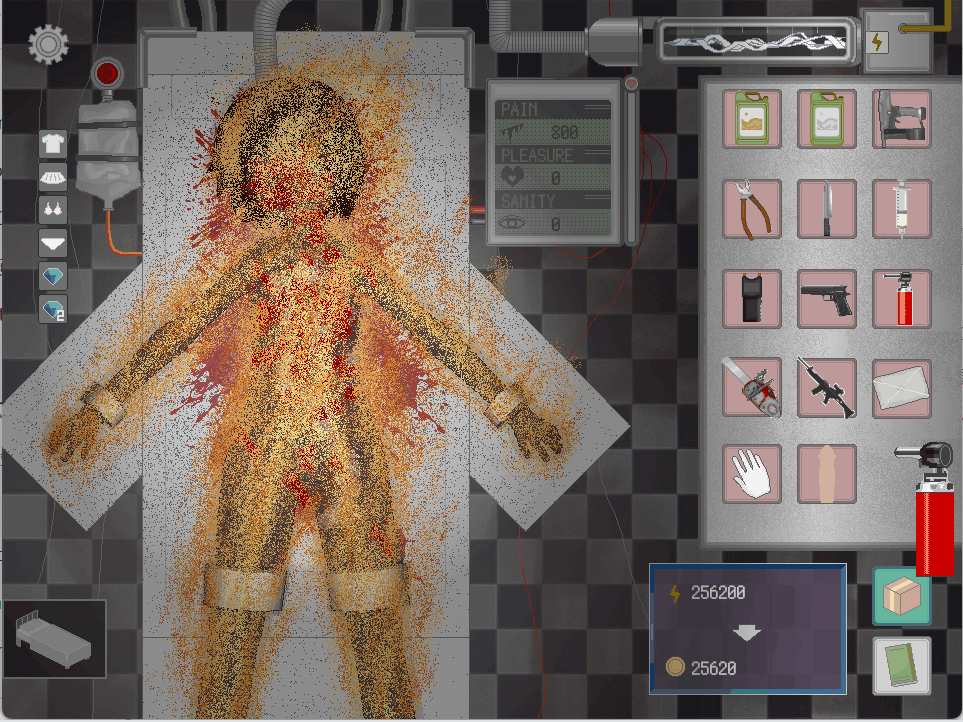The width and height of the screenshot is (963, 722).
Task: Open the cardboard box button
Action: [x=901, y=596]
